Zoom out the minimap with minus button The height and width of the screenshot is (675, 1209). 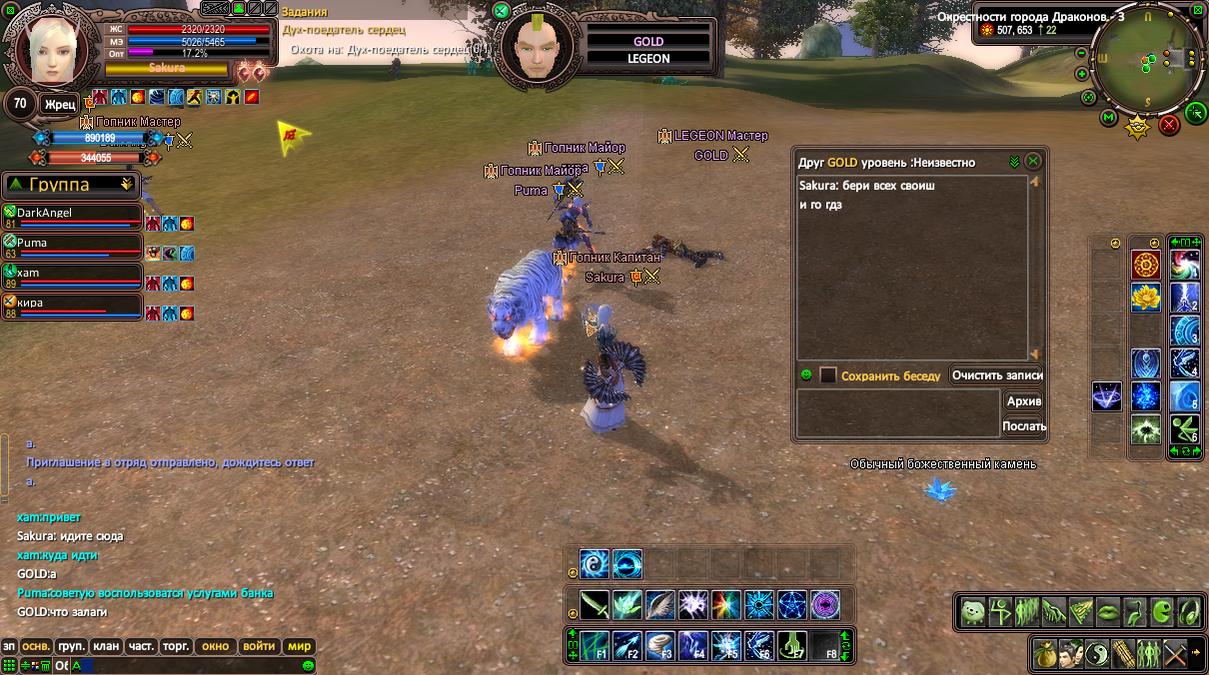[1082, 53]
